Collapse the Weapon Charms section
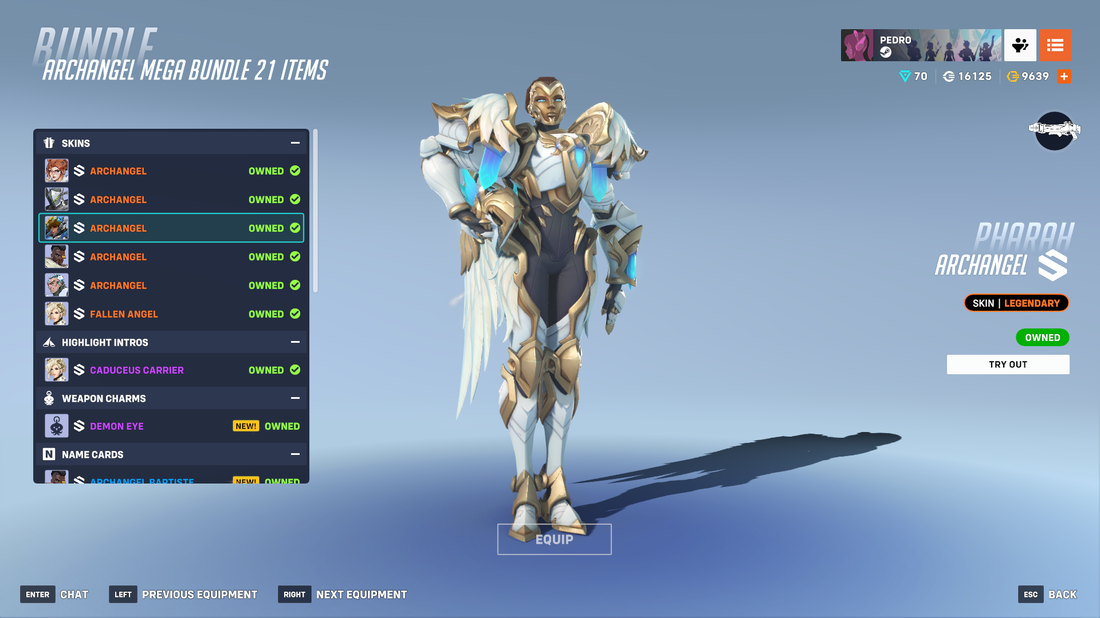Viewport: 1100px width, 618px height. [295, 398]
